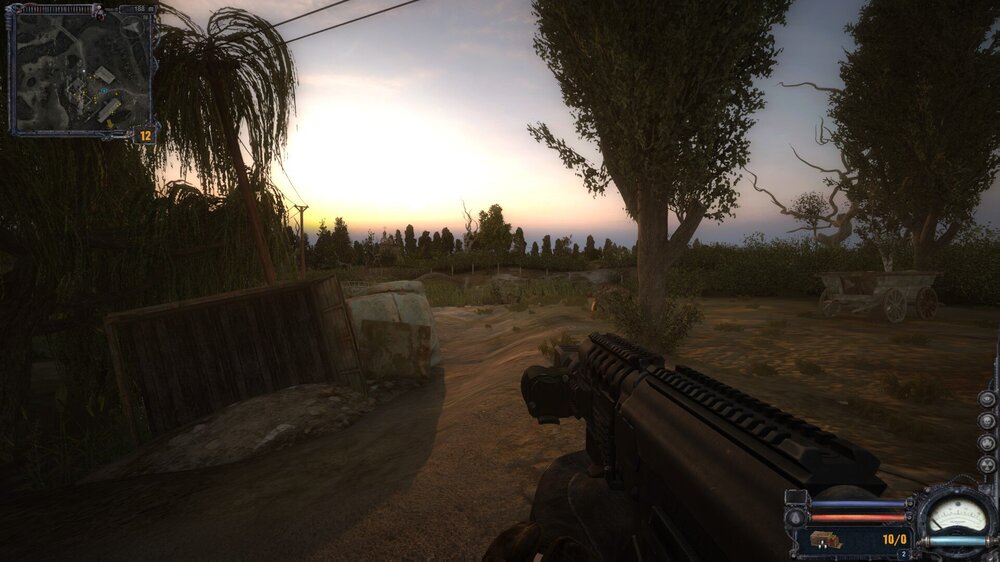Click the radiation trefoil status icon
1000x562 pixels.
(987, 465)
